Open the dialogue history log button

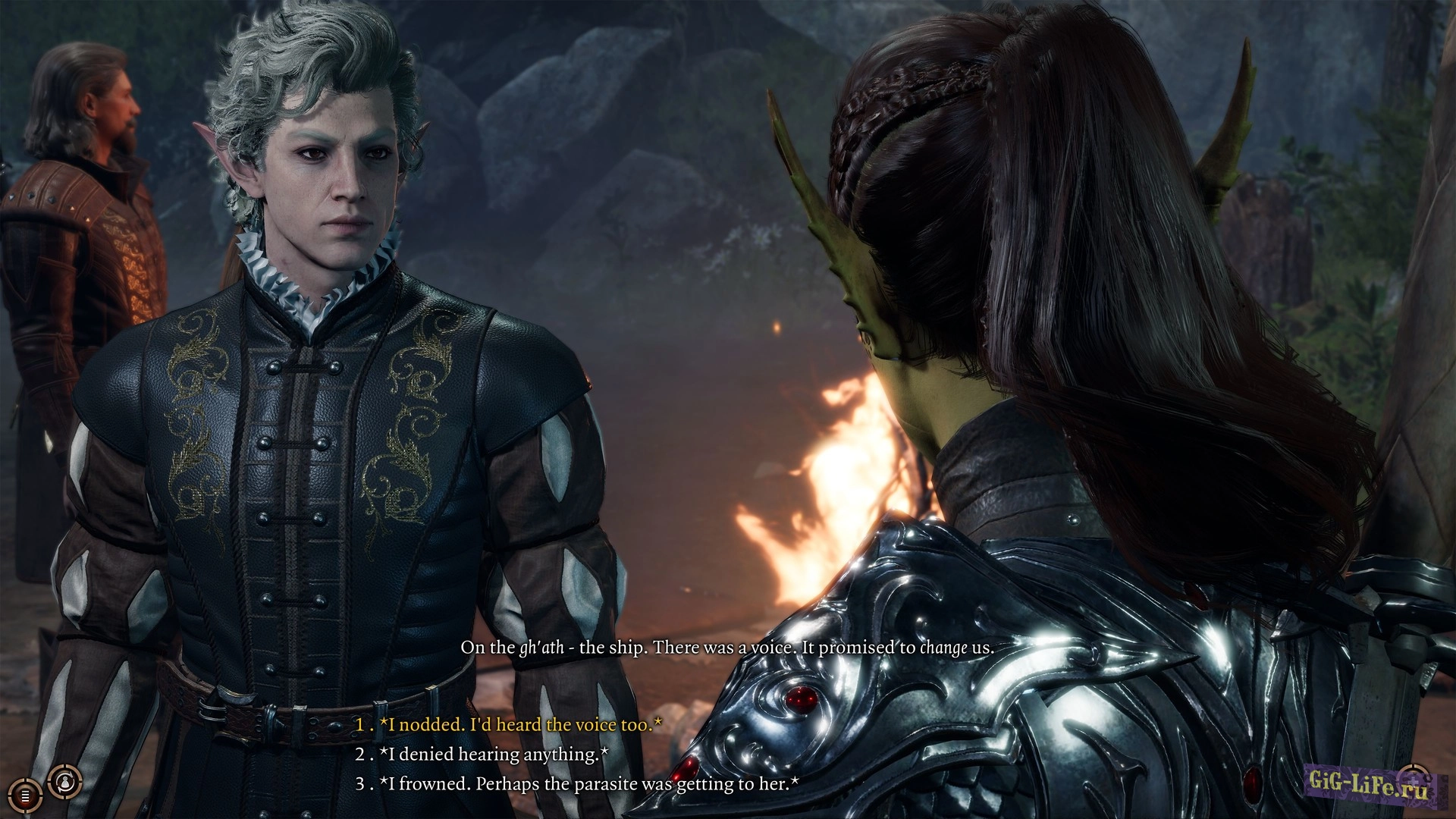point(25,796)
